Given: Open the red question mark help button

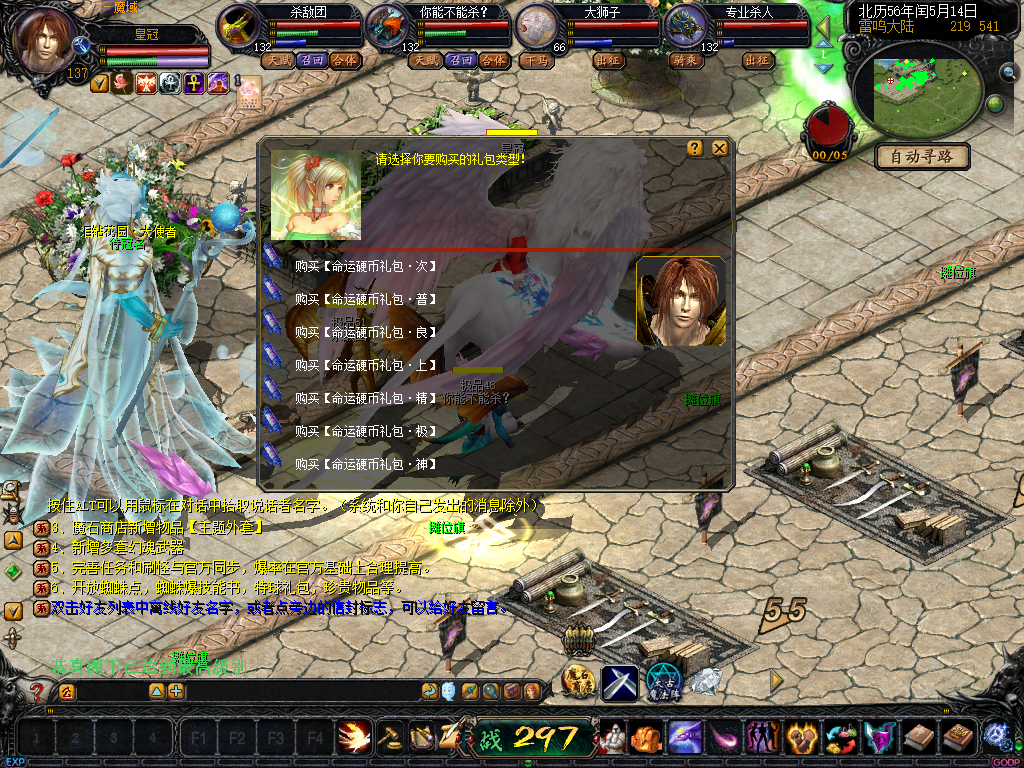Looking at the screenshot, I should [37, 691].
